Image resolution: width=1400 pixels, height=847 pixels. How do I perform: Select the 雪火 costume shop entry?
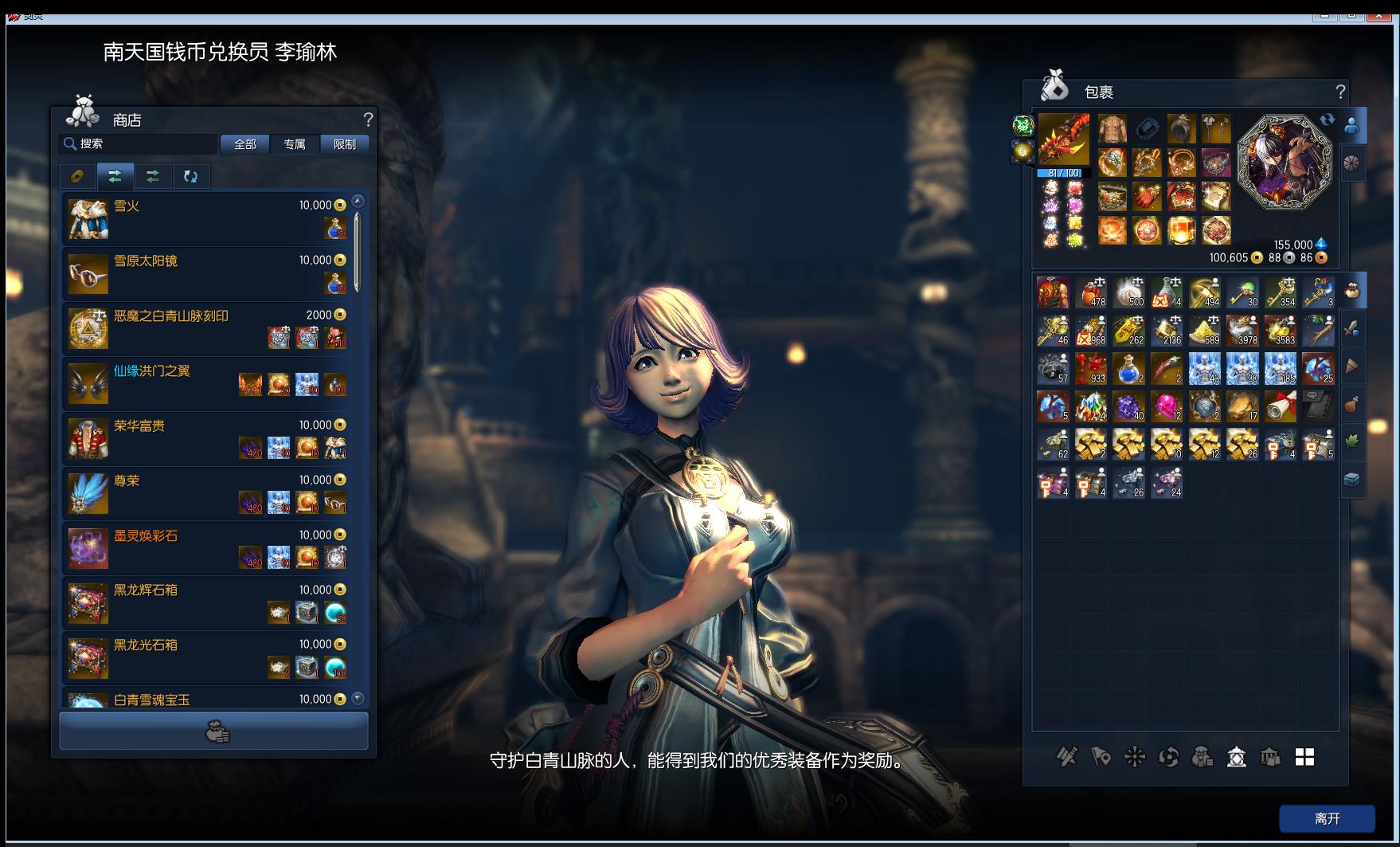207,218
